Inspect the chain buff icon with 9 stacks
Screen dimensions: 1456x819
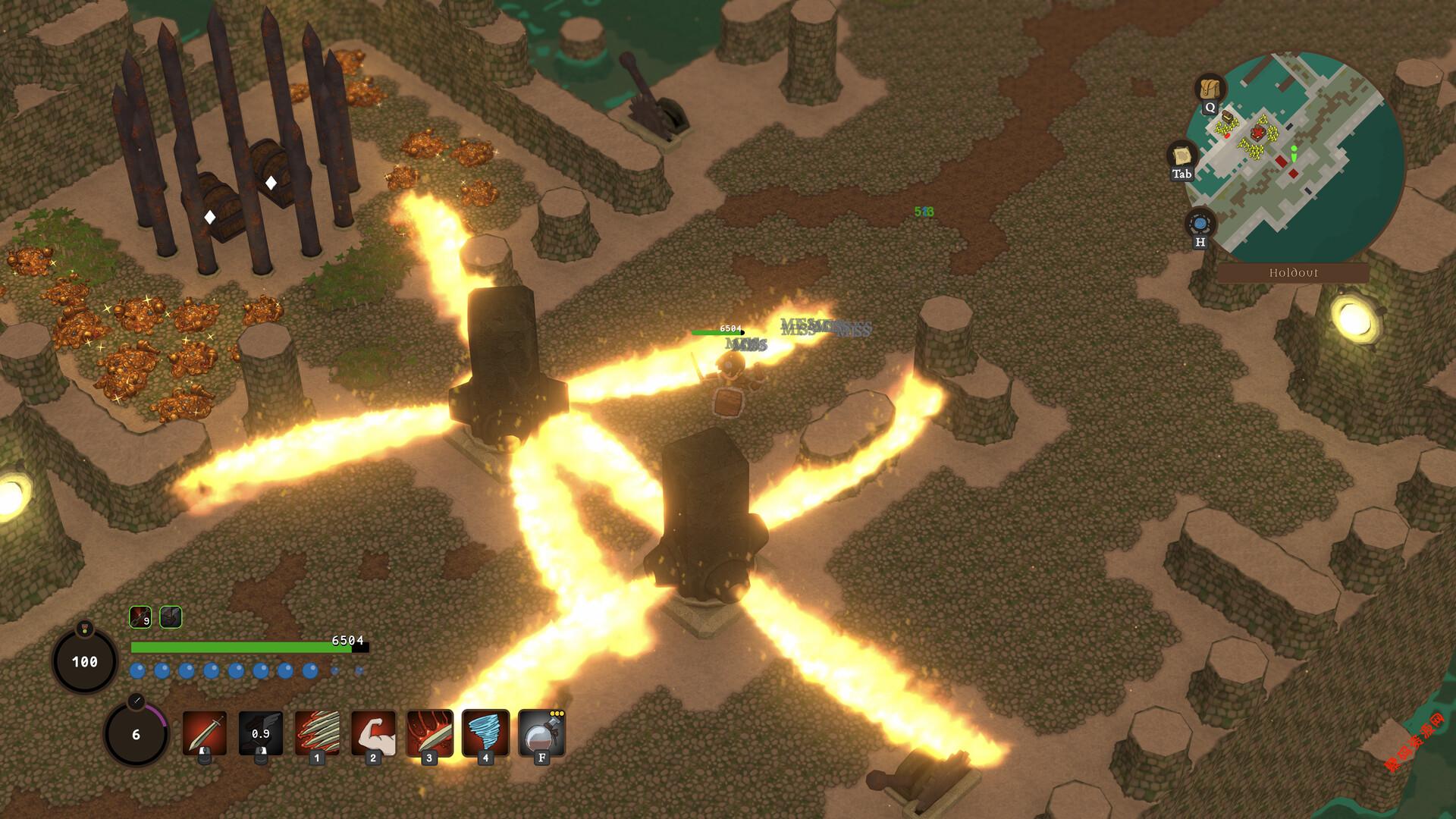(x=140, y=617)
